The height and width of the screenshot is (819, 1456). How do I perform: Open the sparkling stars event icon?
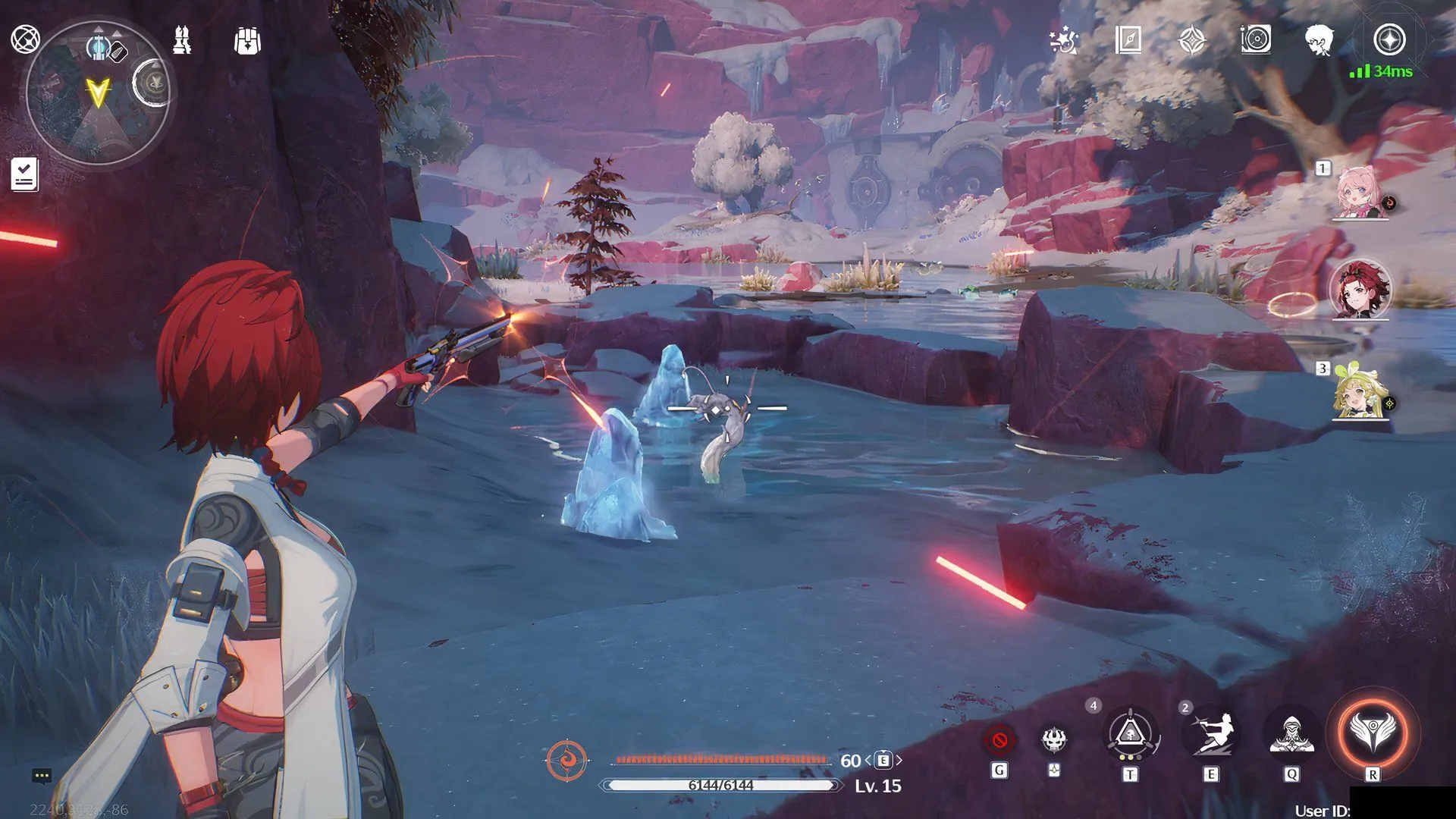point(1063,40)
